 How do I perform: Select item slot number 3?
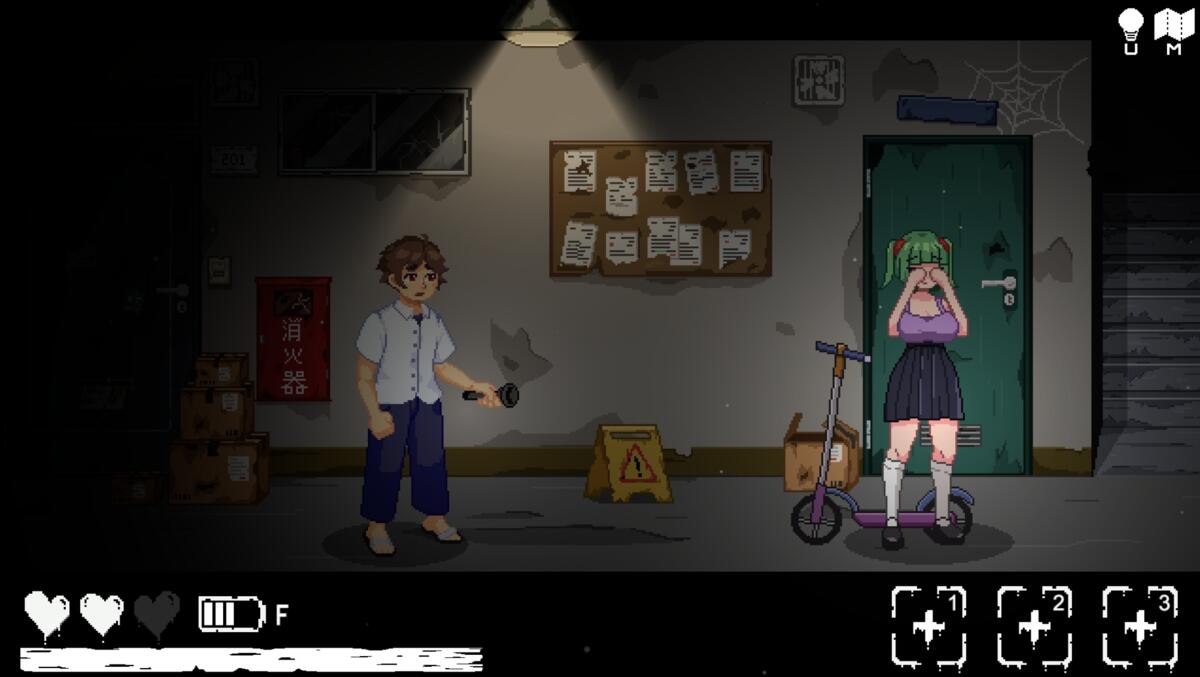[x=1139, y=626]
